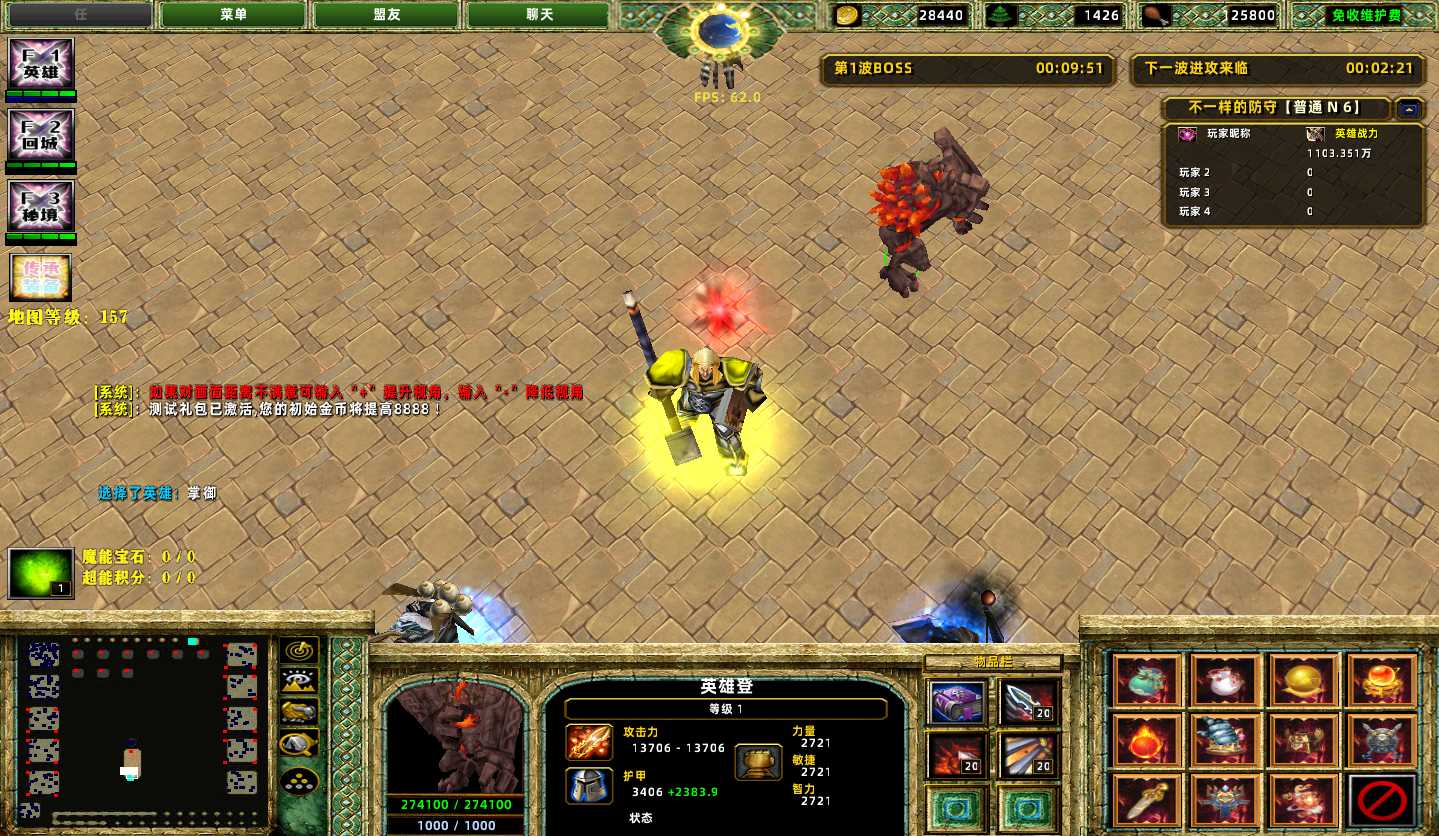Use the silver blade item with 20 charges
This screenshot has width=1439, height=836.
tap(1028, 702)
